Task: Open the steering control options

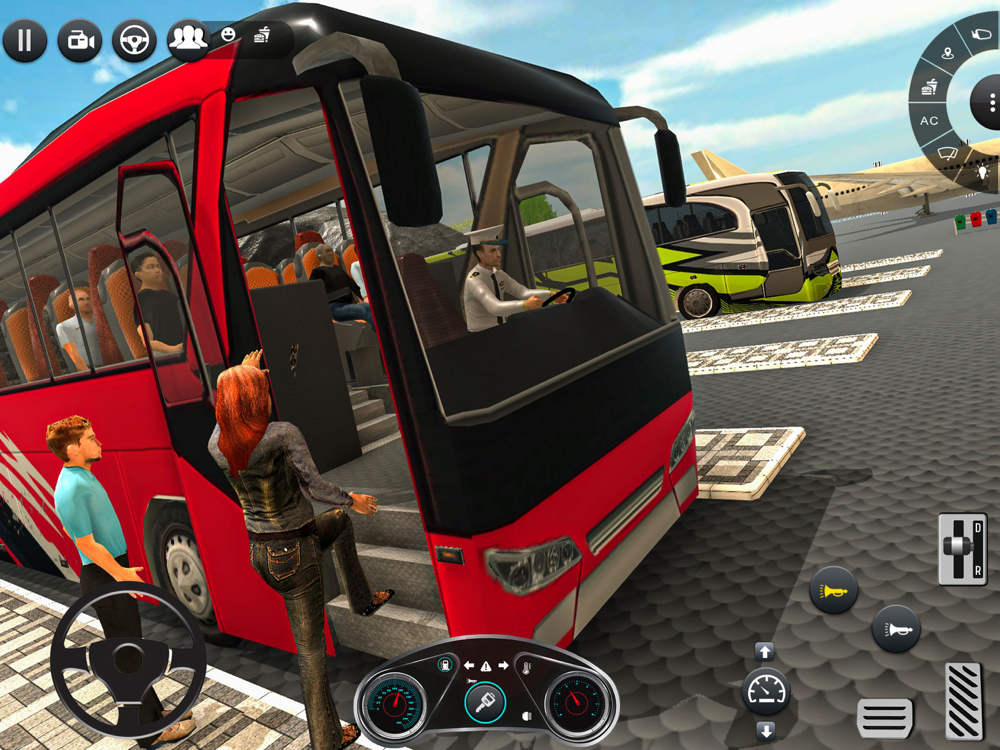Action: (133, 41)
